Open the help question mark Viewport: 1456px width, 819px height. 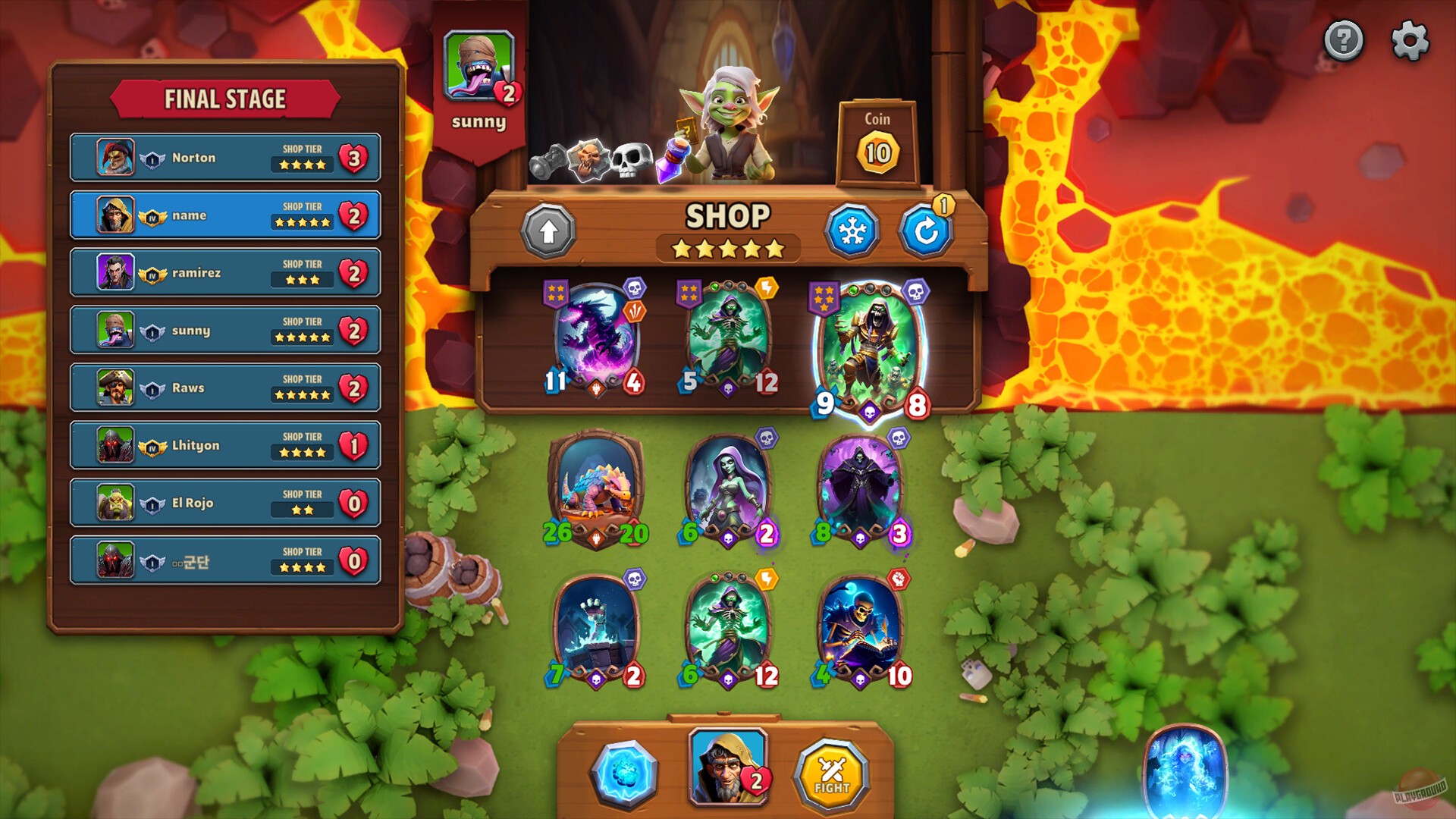[1342, 42]
